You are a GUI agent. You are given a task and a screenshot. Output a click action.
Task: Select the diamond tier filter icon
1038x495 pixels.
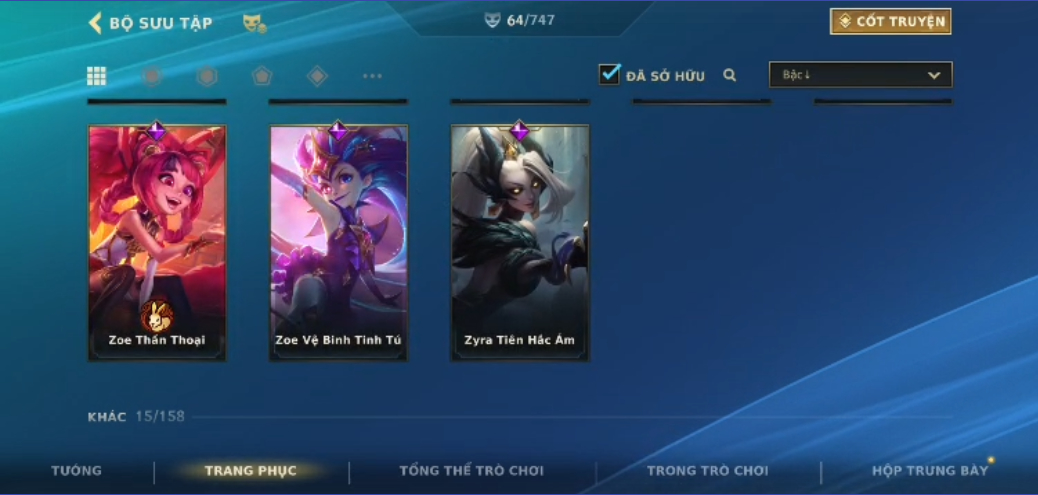click(x=317, y=76)
